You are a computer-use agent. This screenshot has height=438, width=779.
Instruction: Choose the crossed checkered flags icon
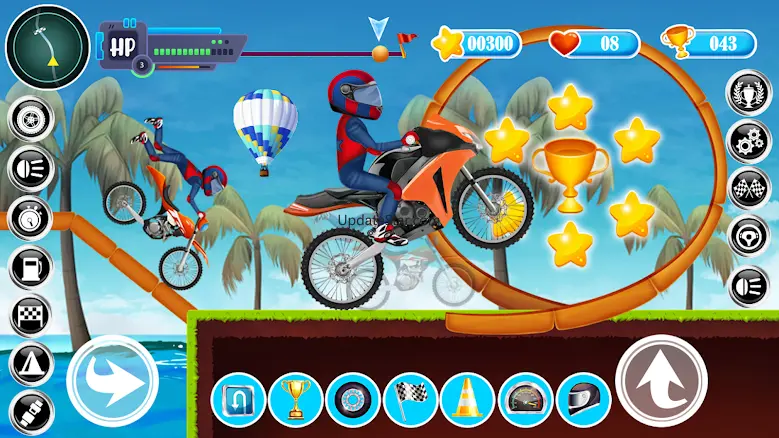[749, 189]
